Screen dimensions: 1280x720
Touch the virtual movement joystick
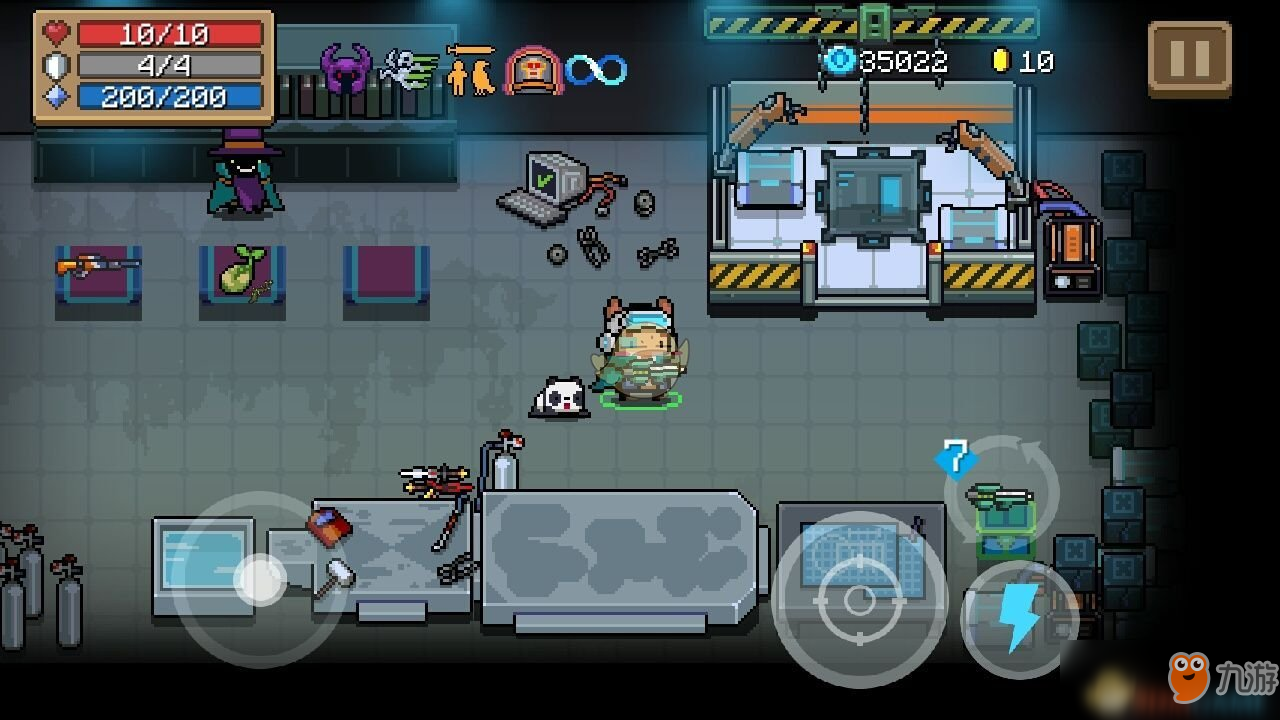[260, 578]
